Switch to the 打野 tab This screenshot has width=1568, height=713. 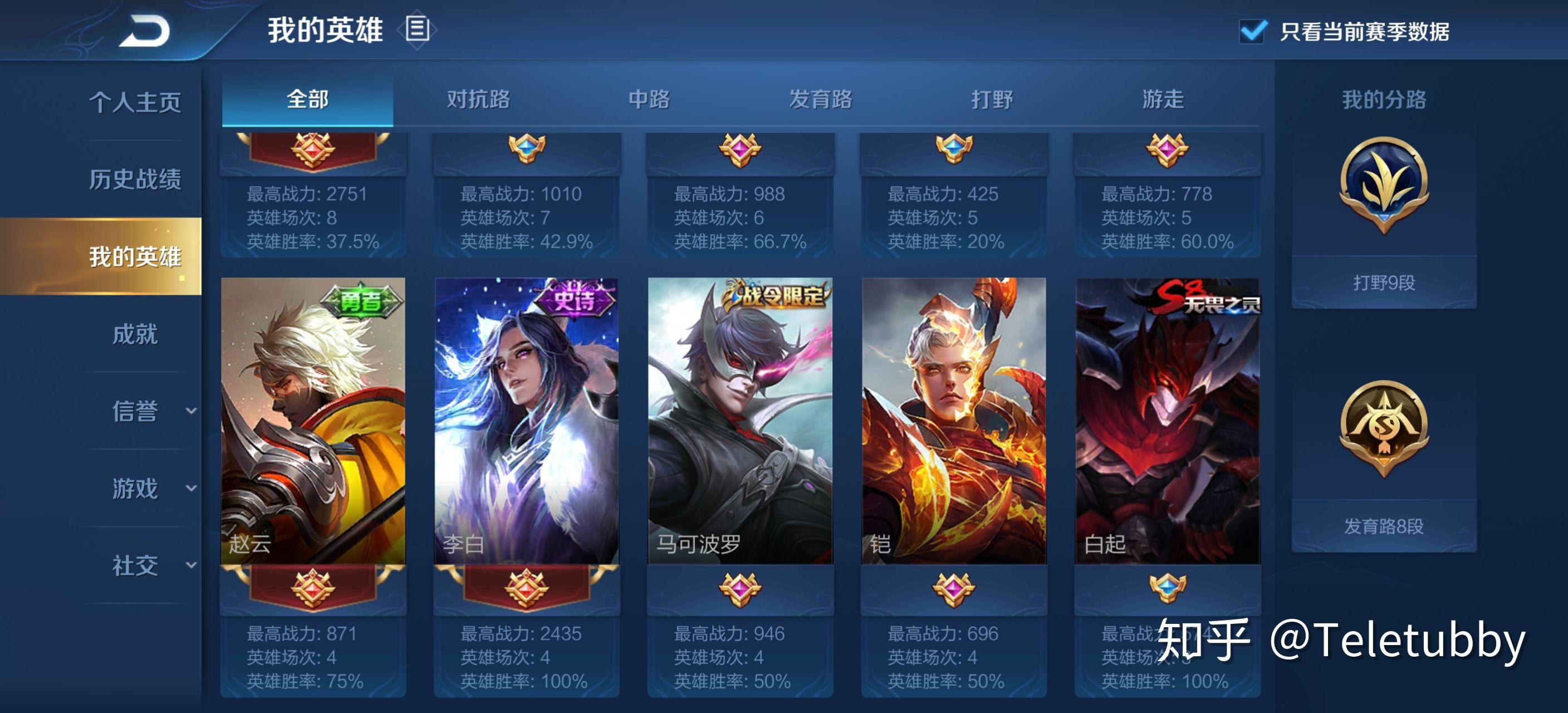pos(992,99)
